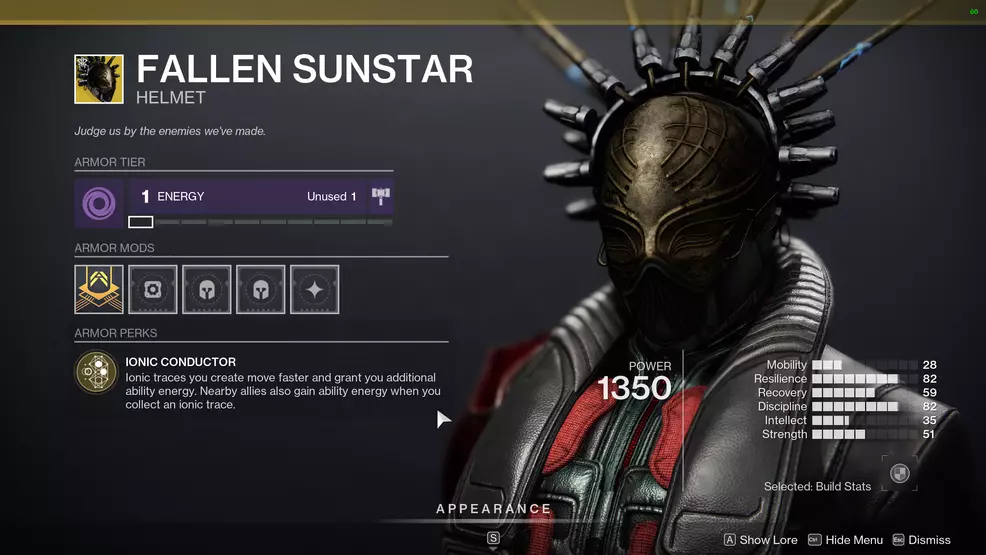The image size is (986, 555).
Task: Open the Appearance section
Action: 494,509
